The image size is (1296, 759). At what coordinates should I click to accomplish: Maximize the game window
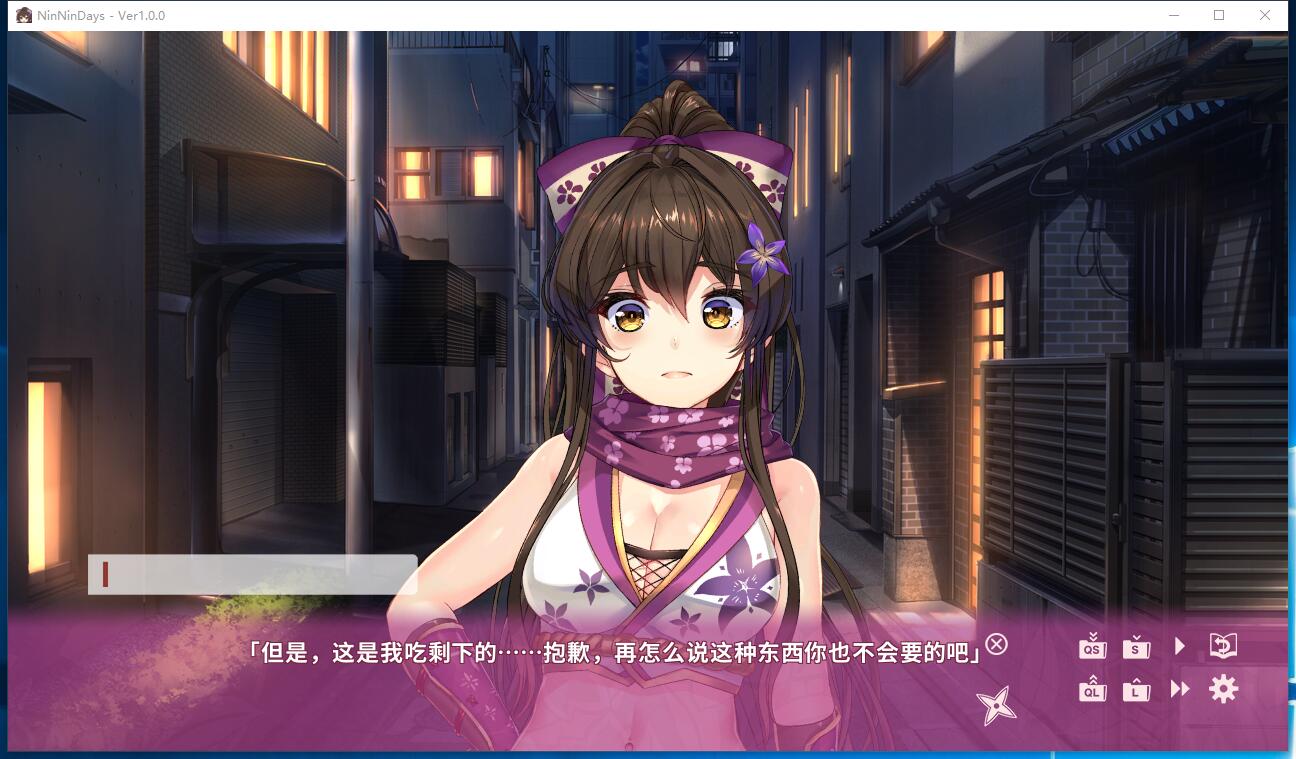1218,15
